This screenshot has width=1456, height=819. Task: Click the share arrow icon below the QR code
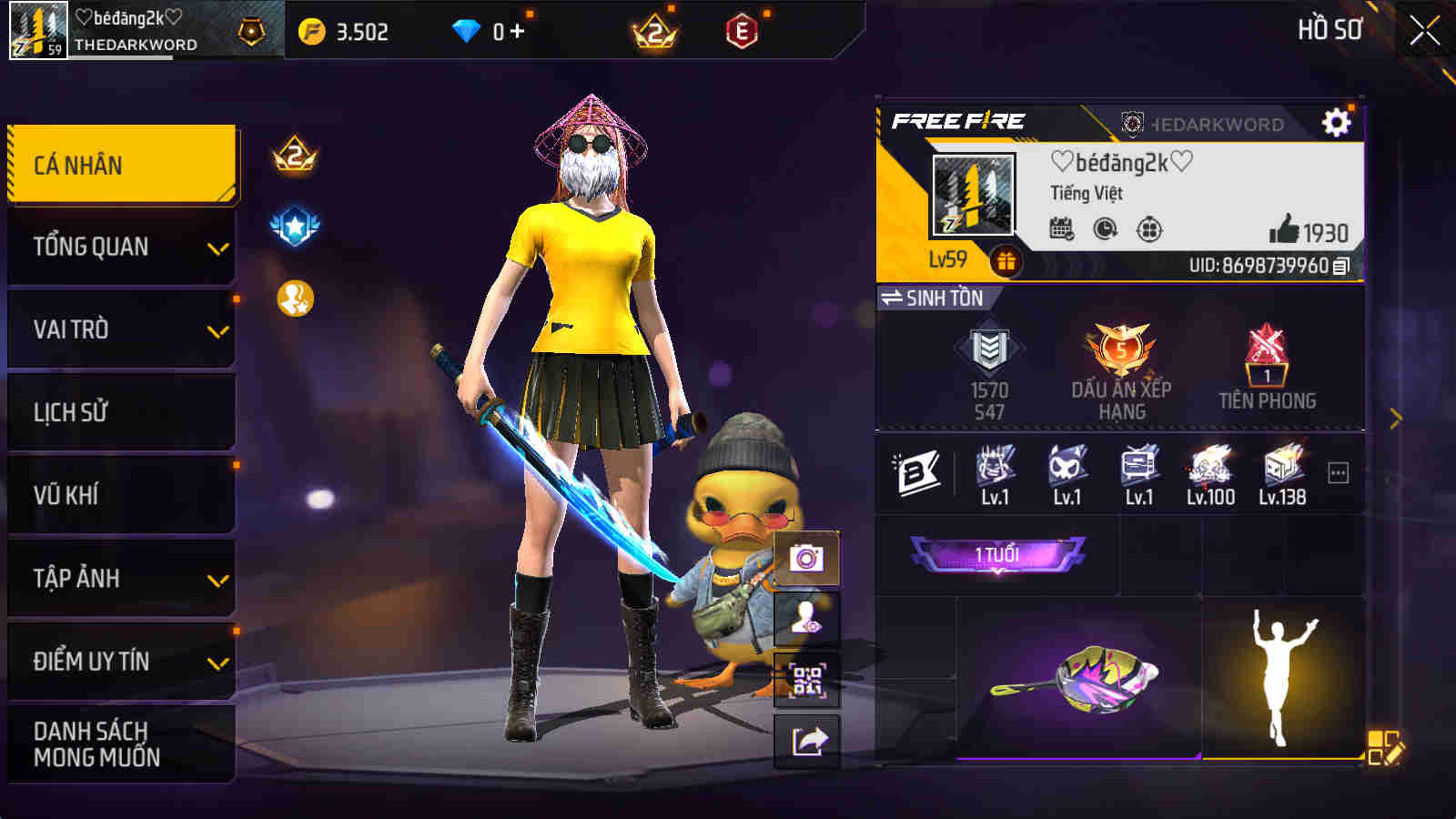804,743
